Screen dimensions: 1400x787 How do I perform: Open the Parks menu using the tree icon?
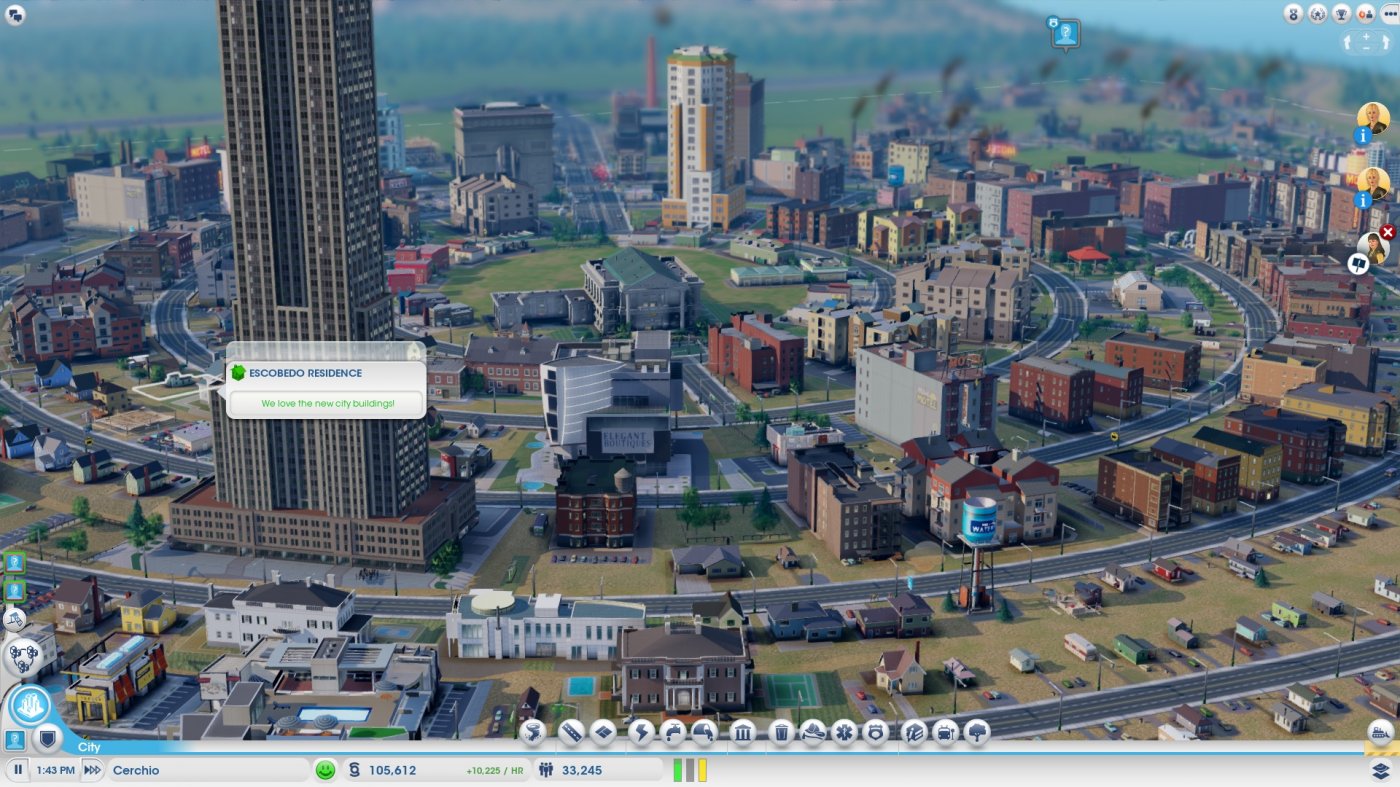pyautogui.click(x=976, y=734)
